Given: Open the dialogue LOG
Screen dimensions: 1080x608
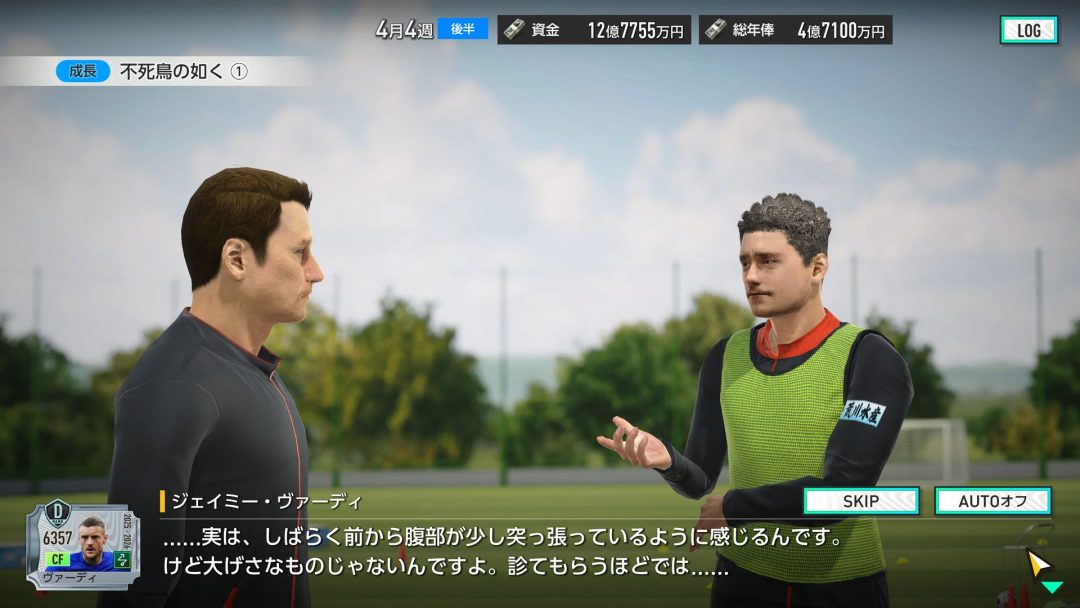Looking at the screenshot, I should point(1028,30).
